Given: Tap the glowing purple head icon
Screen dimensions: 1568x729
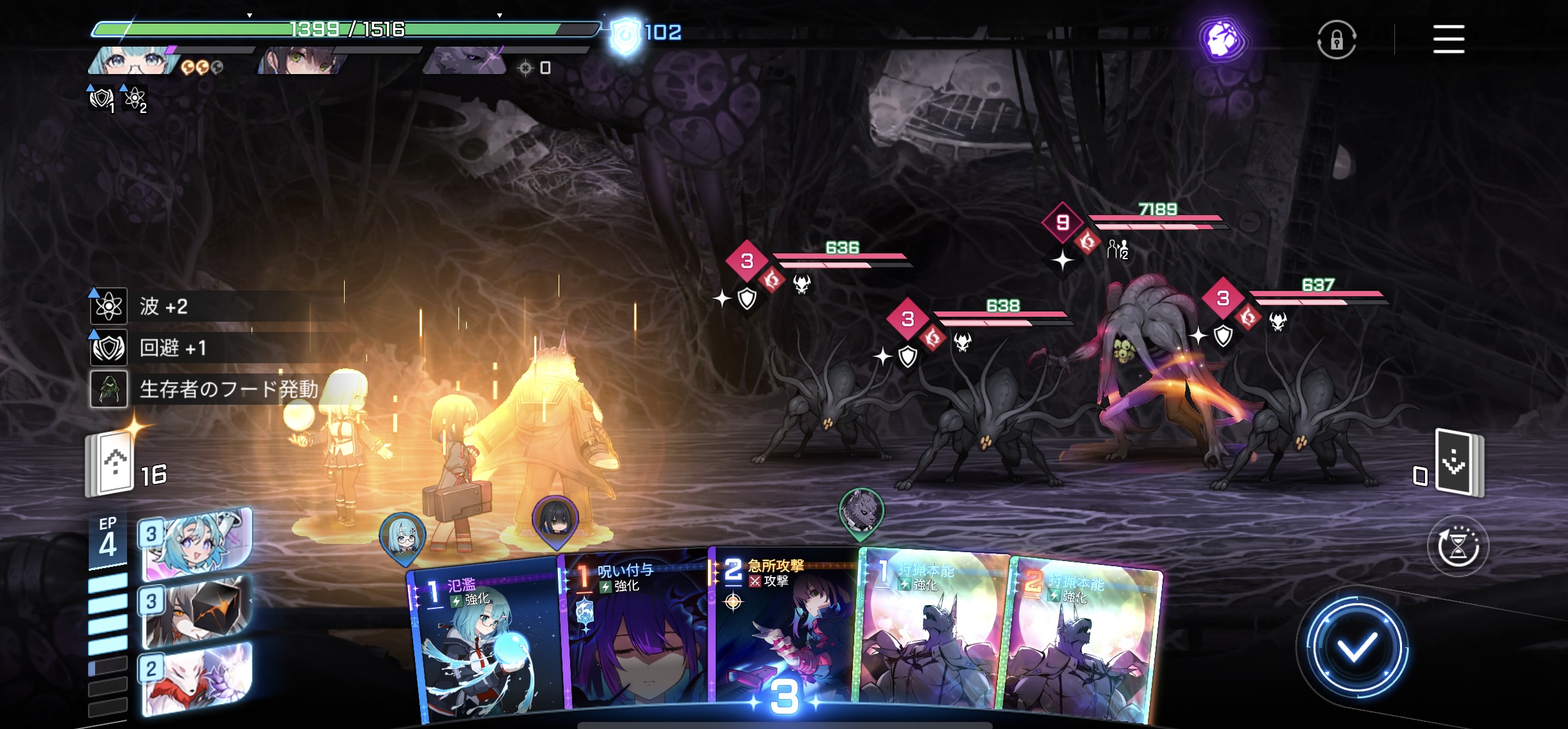Looking at the screenshot, I should [1221, 40].
